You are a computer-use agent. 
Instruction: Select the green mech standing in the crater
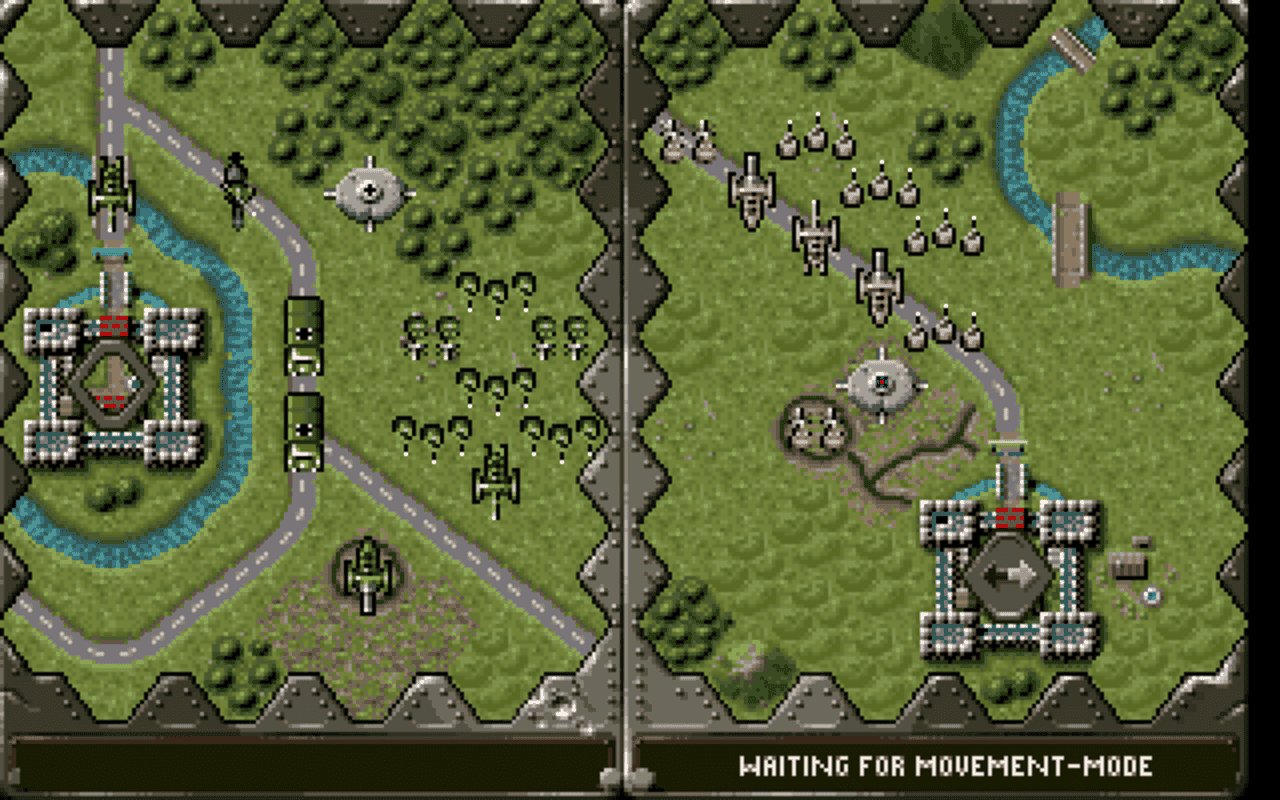pos(367,570)
